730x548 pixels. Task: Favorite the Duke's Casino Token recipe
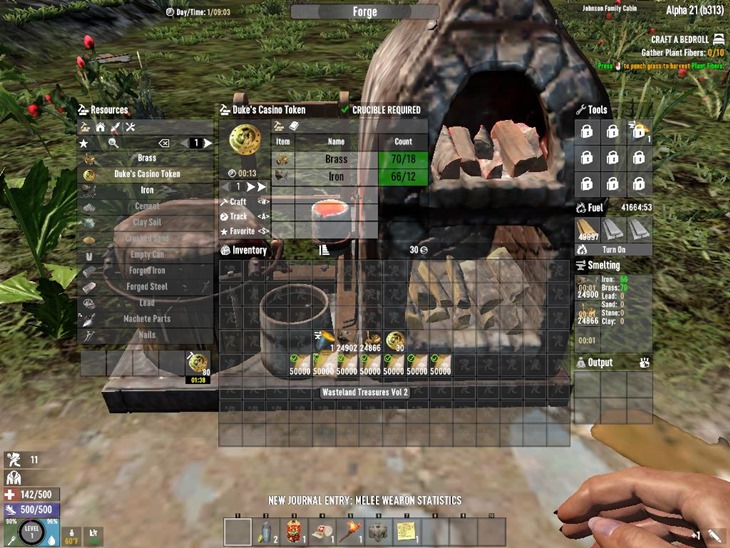(x=243, y=231)
